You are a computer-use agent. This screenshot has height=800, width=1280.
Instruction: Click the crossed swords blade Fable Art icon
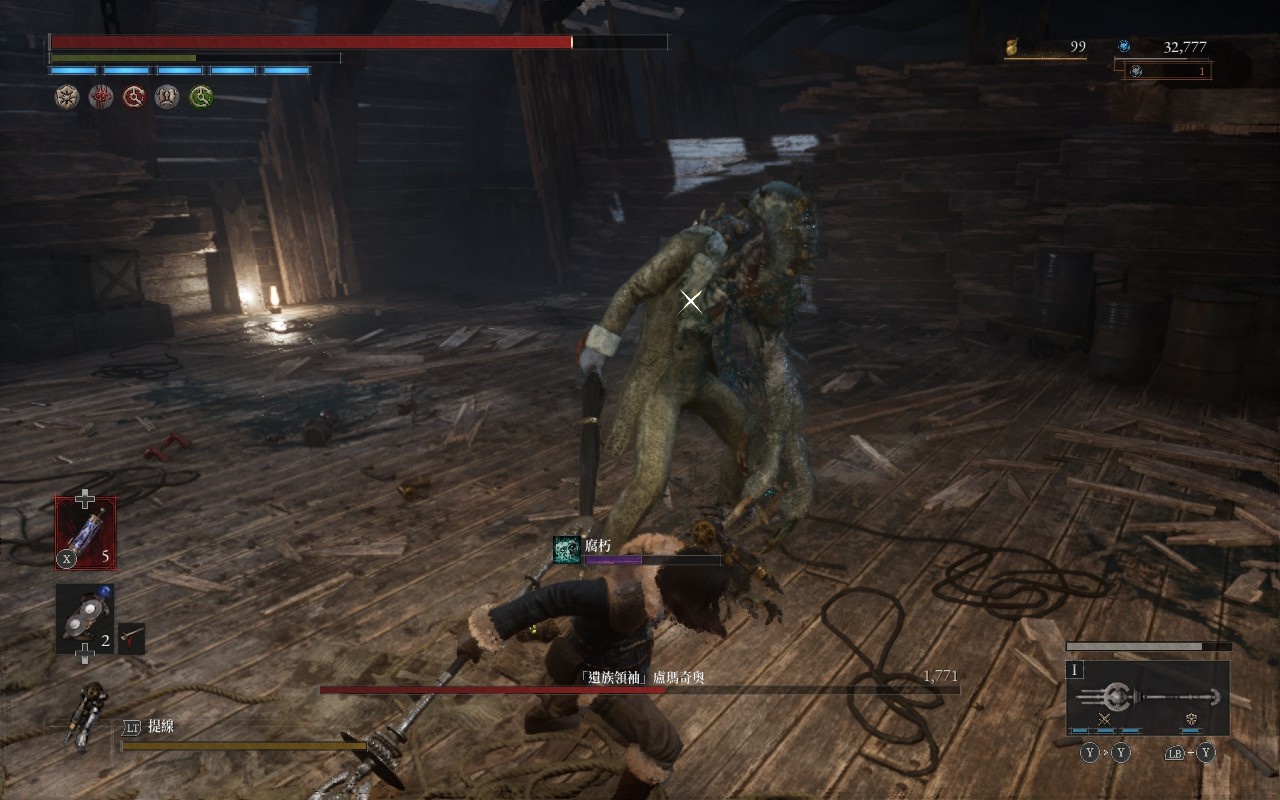click(x=1105, y=719)
